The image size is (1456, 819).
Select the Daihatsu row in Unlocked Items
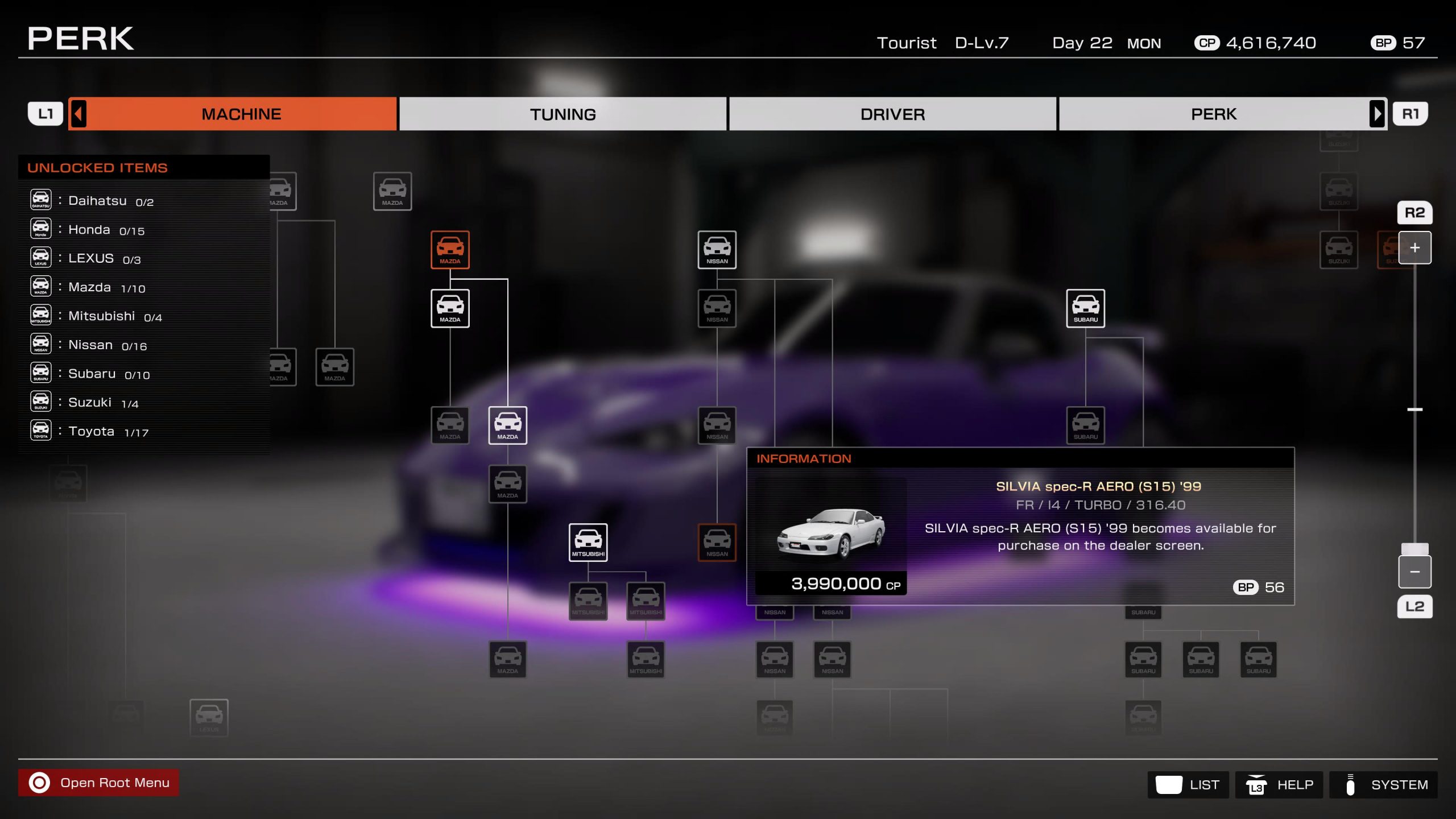tap(110, 201)
